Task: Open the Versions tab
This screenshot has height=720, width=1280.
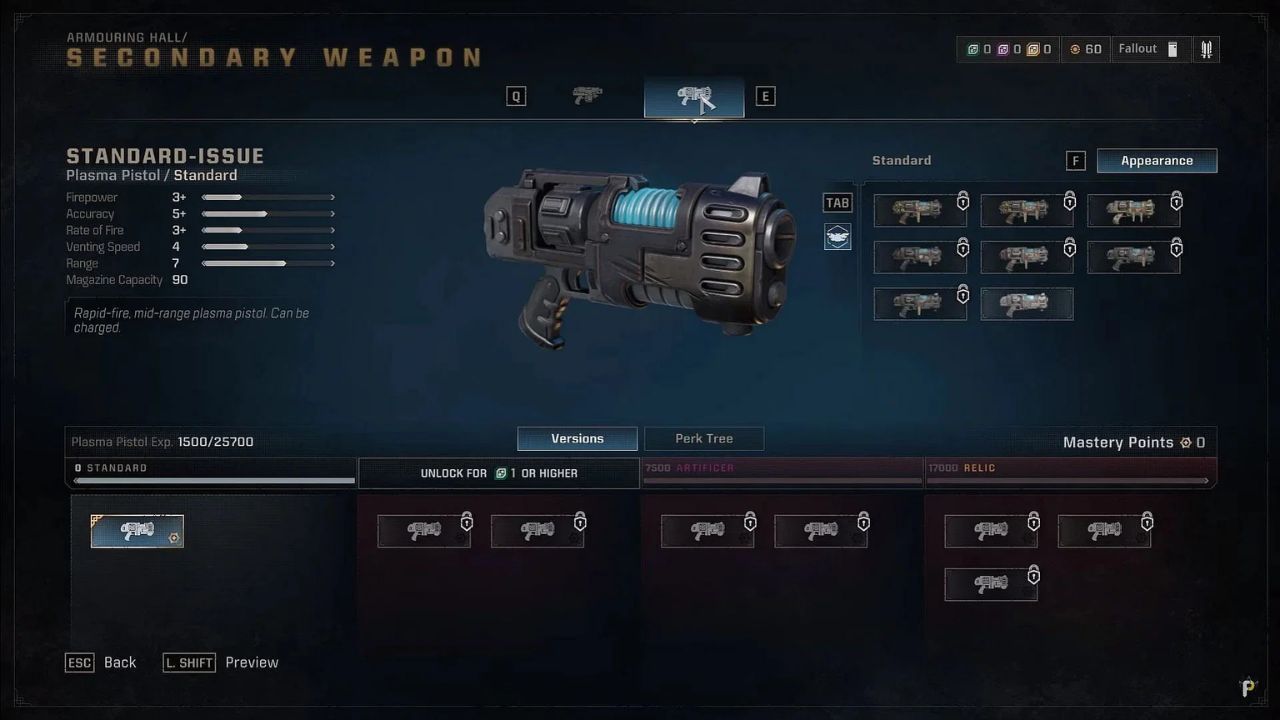Action: 577,438
